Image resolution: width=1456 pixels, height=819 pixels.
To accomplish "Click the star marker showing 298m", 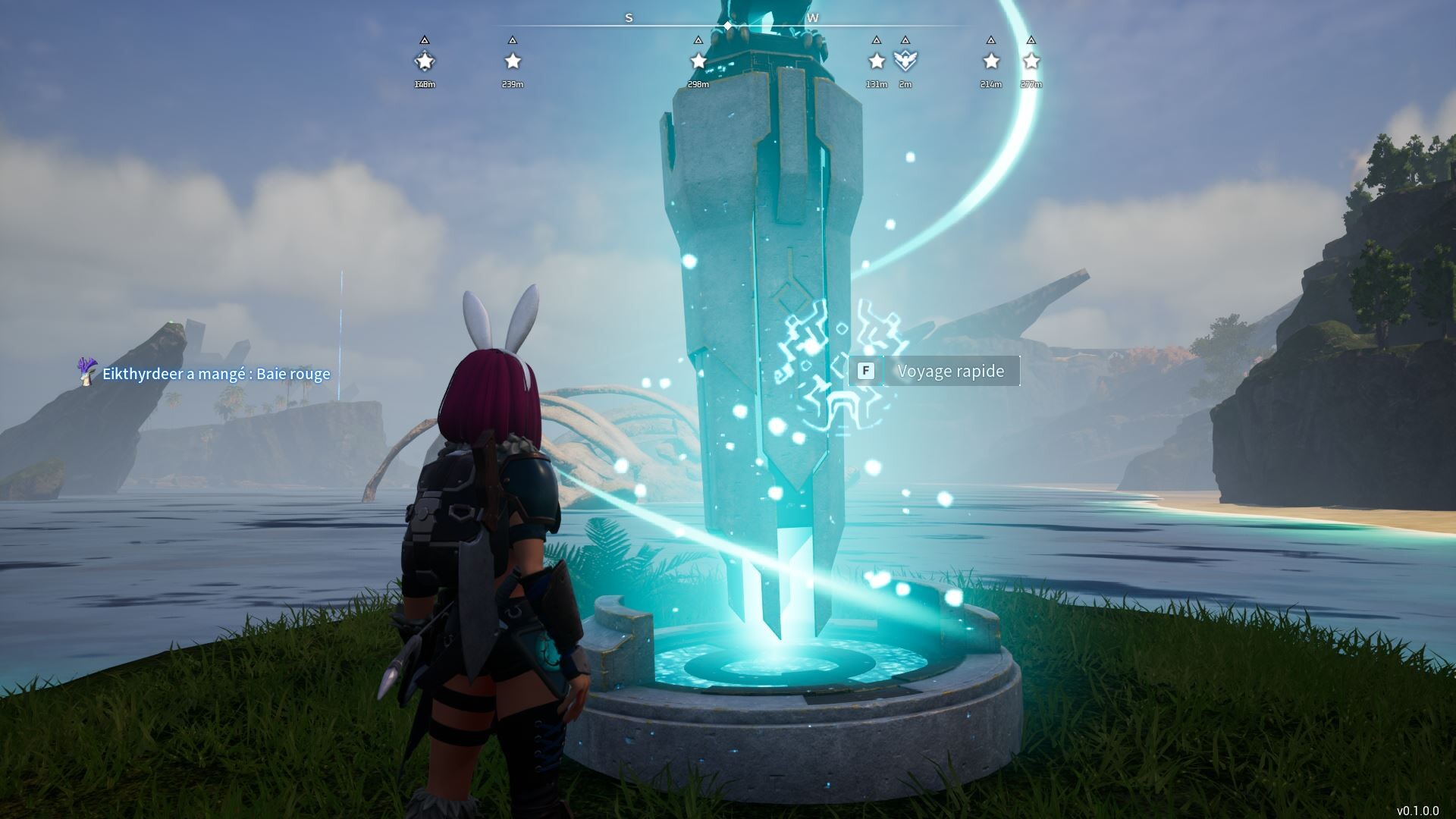I will 698,61.
